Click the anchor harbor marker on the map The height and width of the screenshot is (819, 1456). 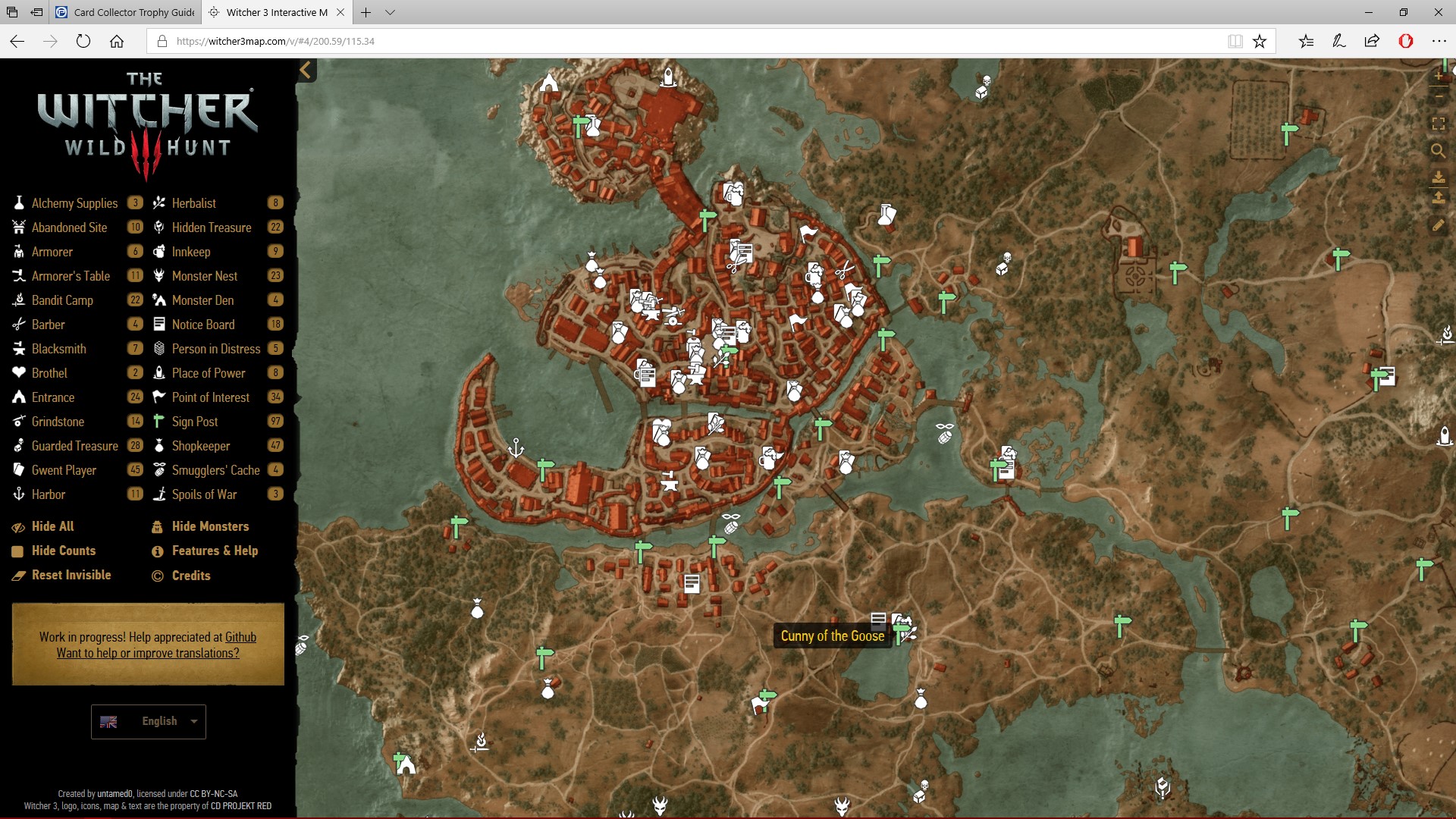click(515, 447)
